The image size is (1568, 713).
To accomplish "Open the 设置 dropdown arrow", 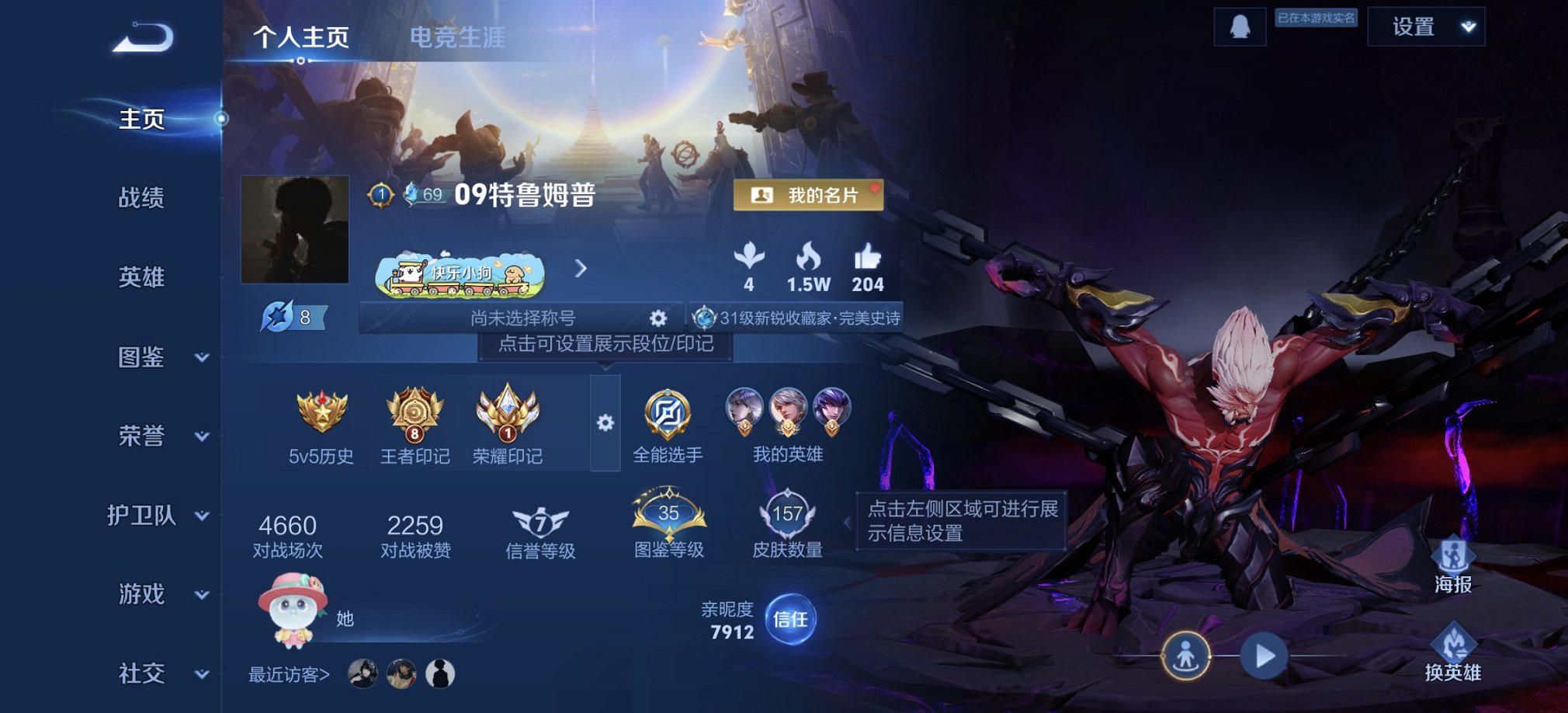I will click(1467, 27).
